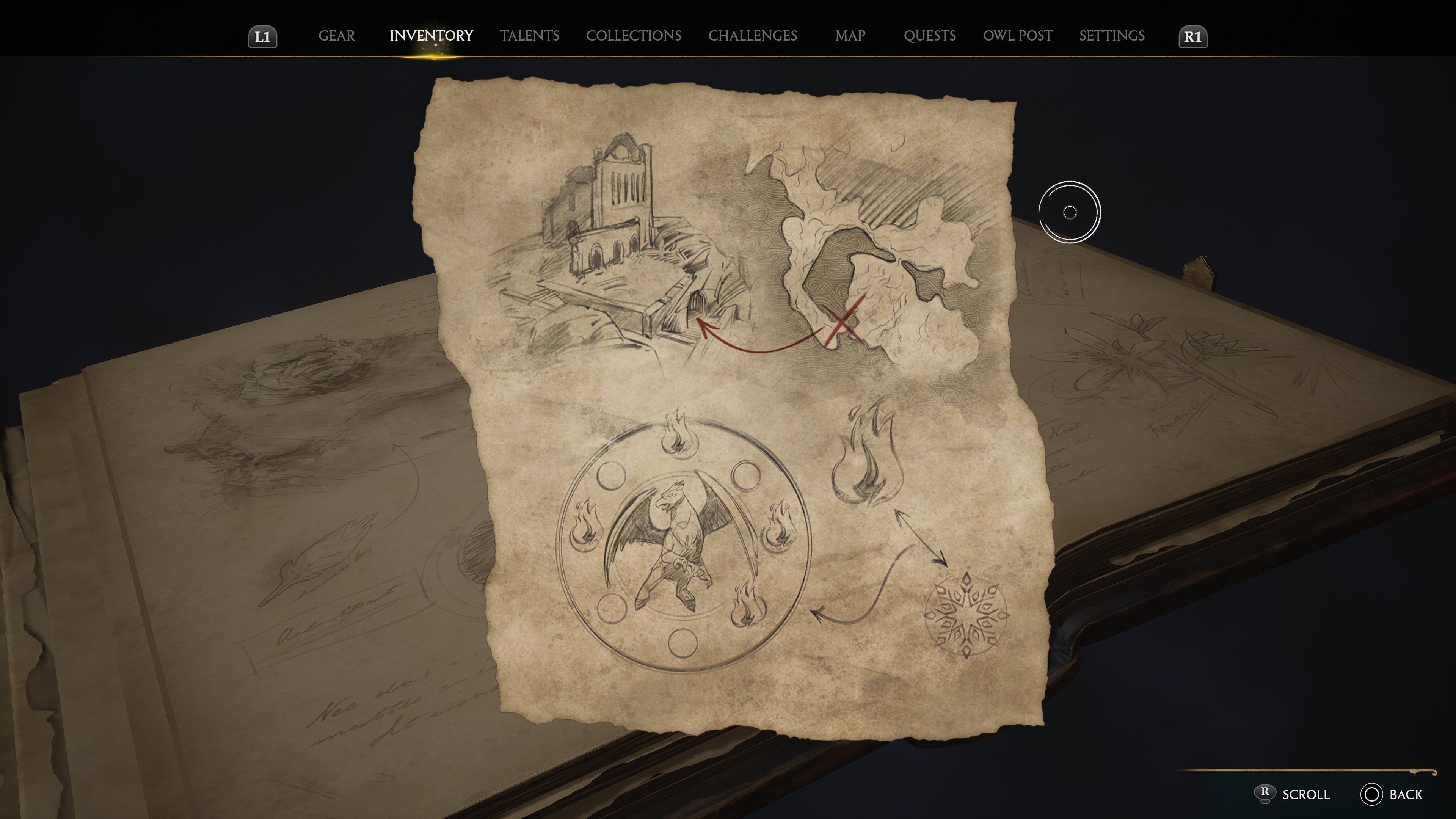Open the Owl Post tab
The width and height of the screenshot is (1456, 819).
tap(1017, 36)
